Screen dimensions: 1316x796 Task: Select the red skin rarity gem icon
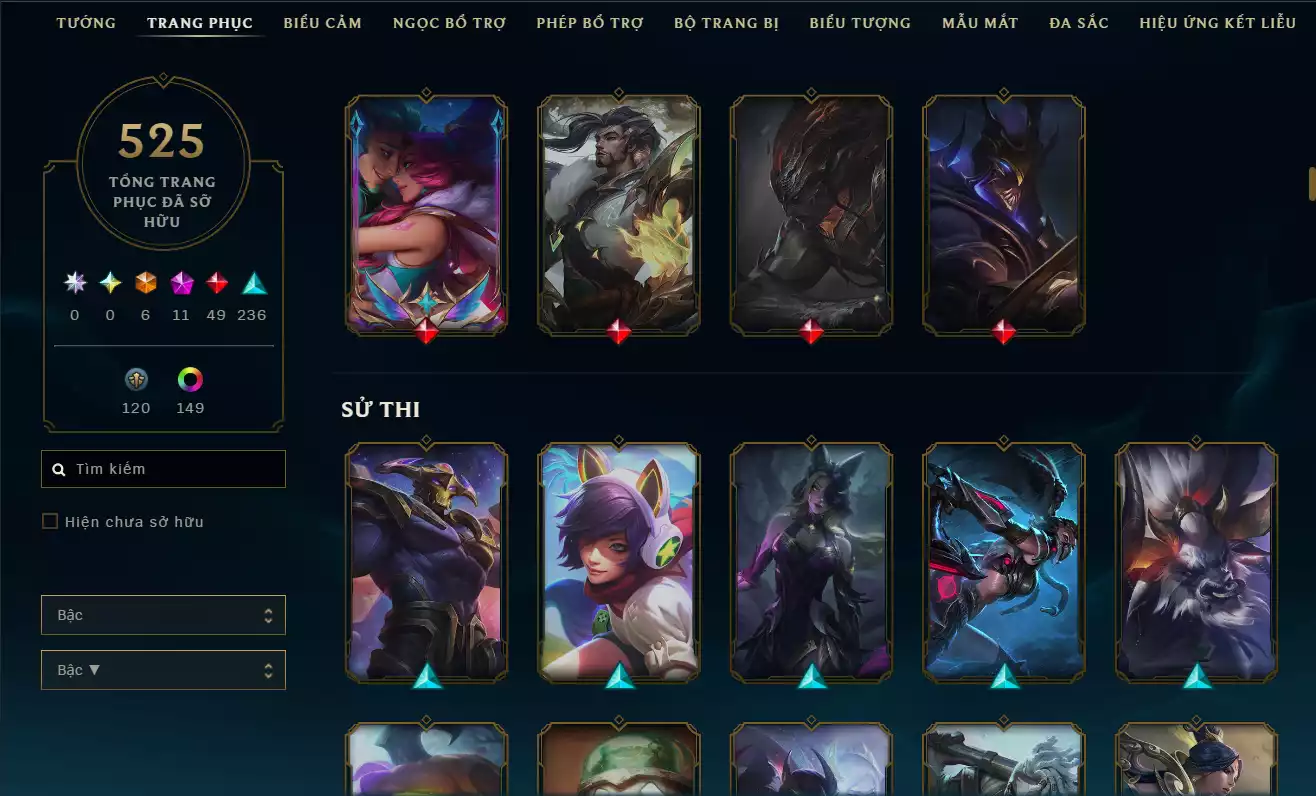pyautogui.click(x=216, y=283)
